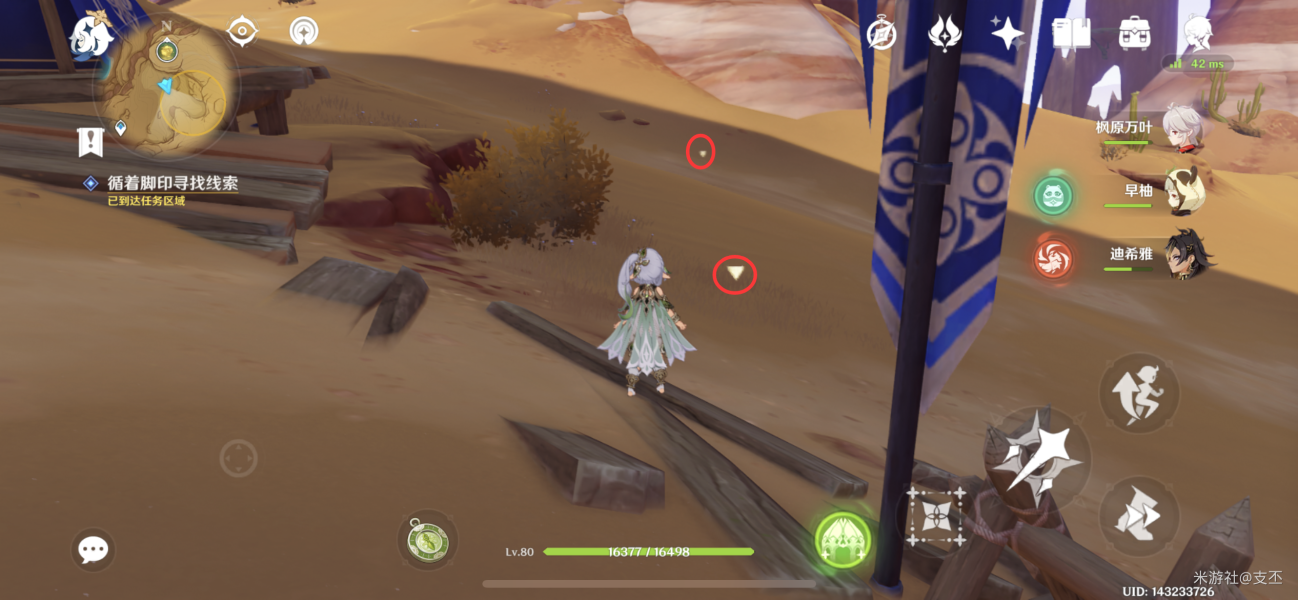Select the tracked quest 循着脚印寻找线索

click(172, 184)
